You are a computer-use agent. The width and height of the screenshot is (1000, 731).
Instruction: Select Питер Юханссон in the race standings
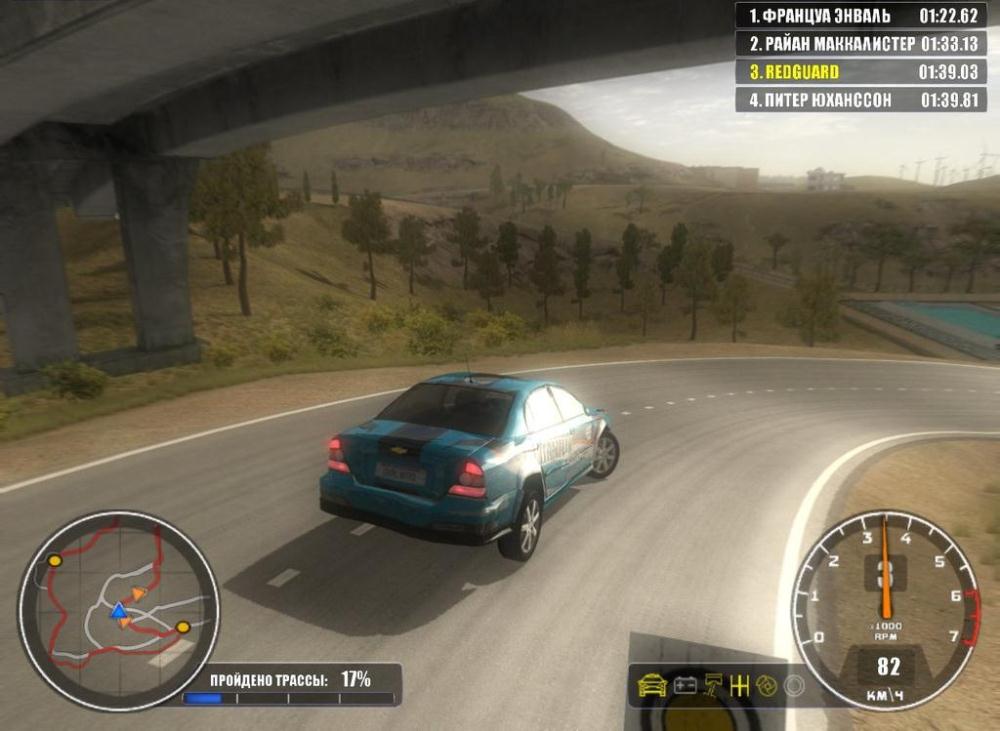861,100
